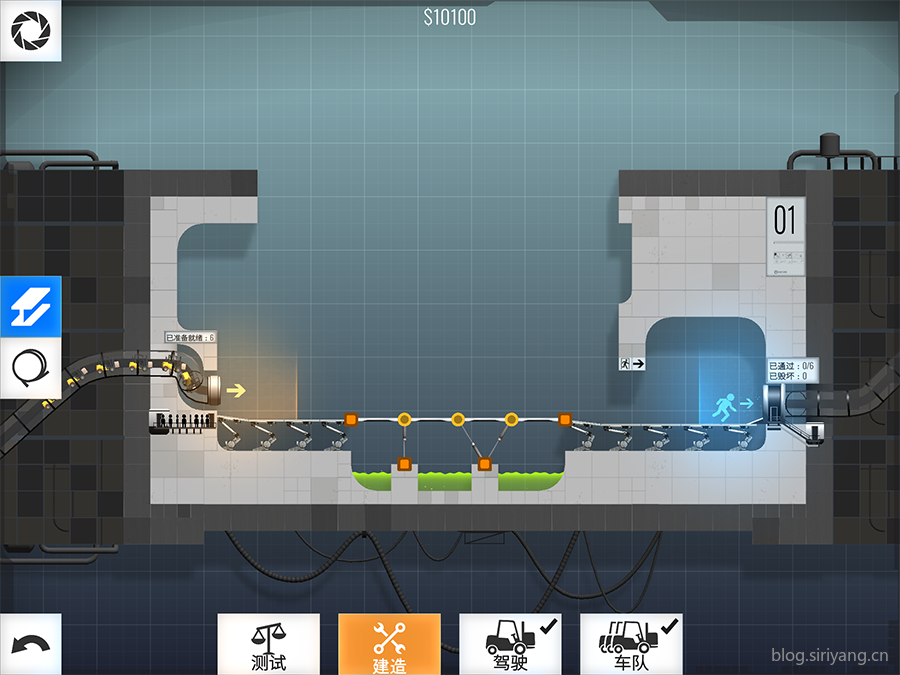Open the Aperture logo menu
The width and height of the screenshot is (900, 675).
point(30,30)
